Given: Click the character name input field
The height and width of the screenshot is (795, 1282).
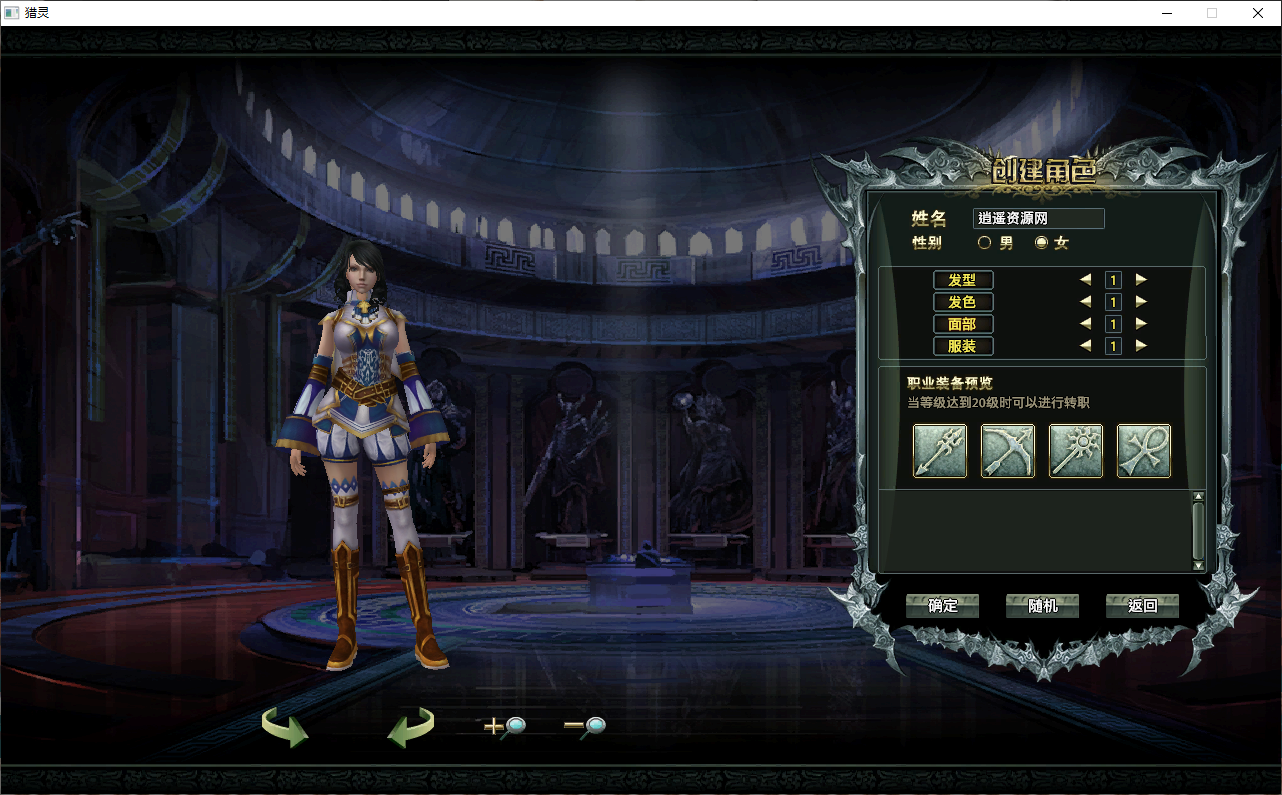Looking at the screenshot, I should pos(1037,218).
